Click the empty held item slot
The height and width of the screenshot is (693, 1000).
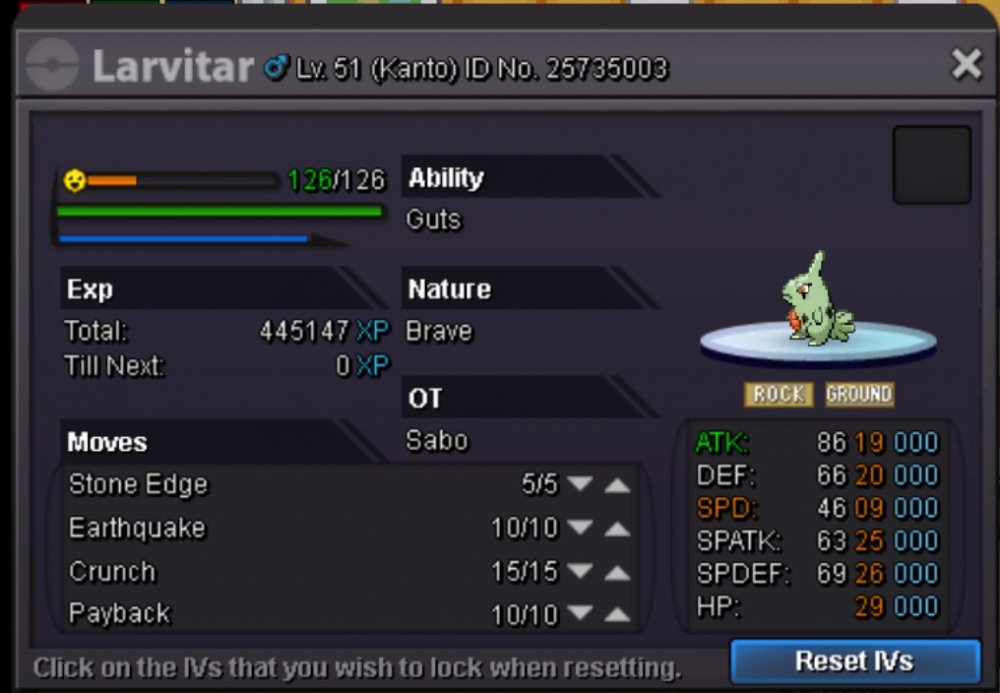point(931,165)
